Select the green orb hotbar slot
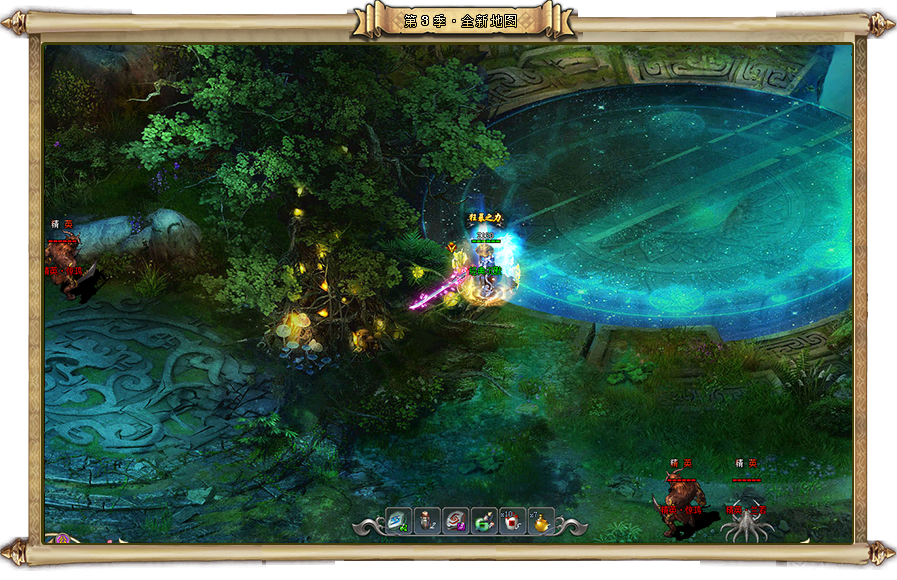The height and width of the screenshot is (580, 897). pyautogui.click(x=484, y=521)
